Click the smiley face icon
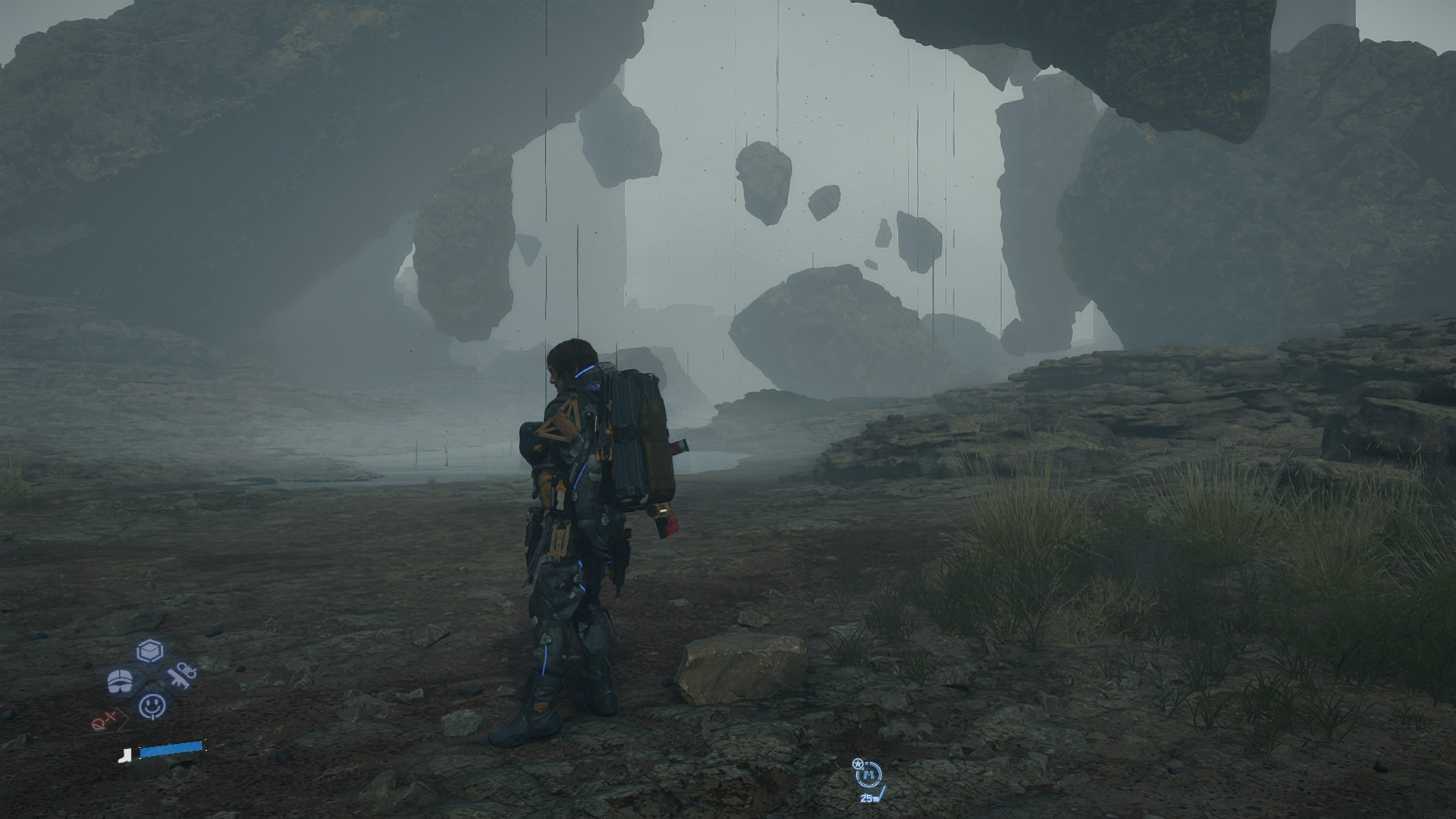 coord(152,706)
